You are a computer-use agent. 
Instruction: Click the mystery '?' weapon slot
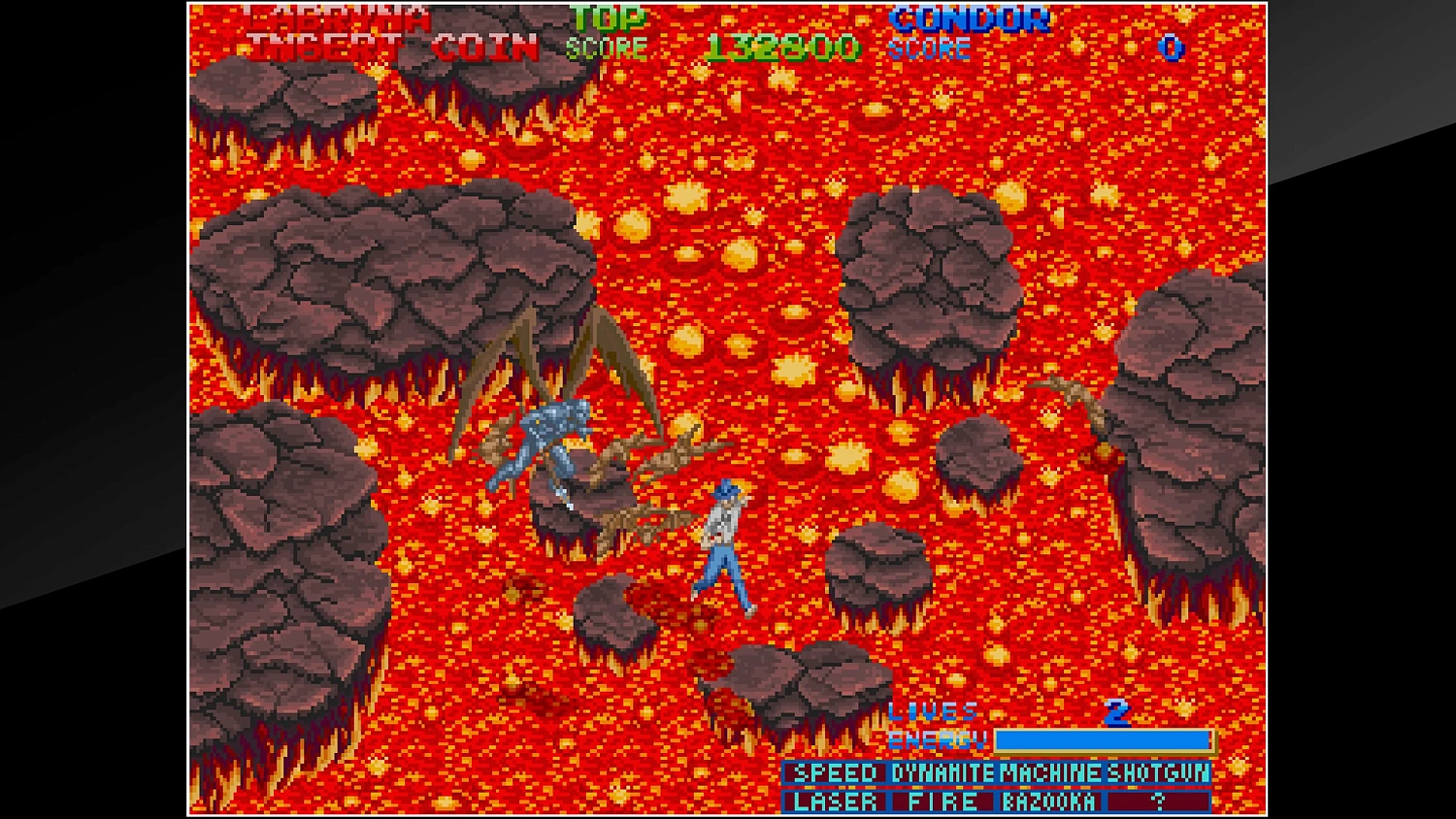pos(1155,801)
